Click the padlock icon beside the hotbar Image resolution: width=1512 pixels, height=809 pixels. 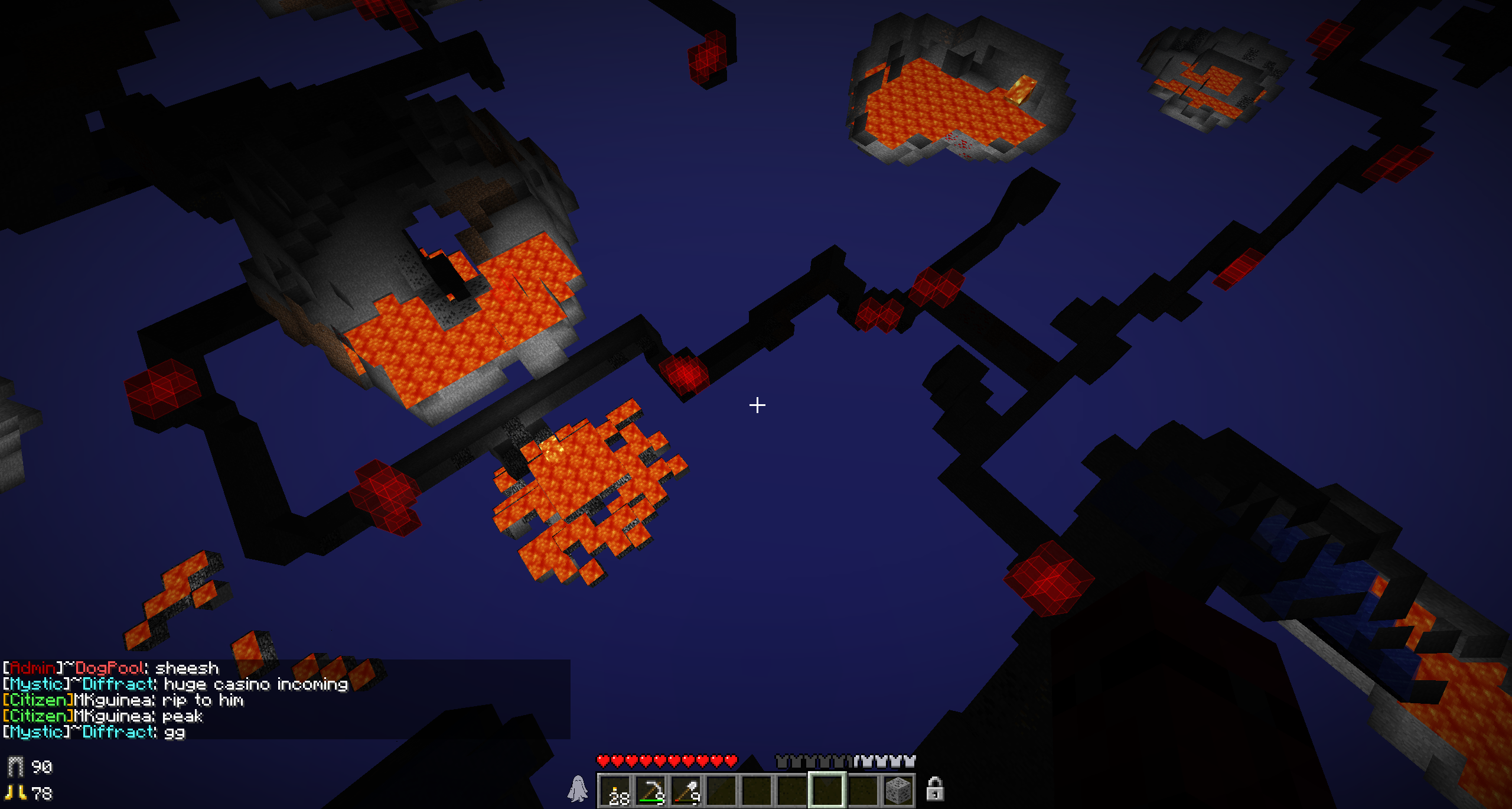[x=934, y=789]
